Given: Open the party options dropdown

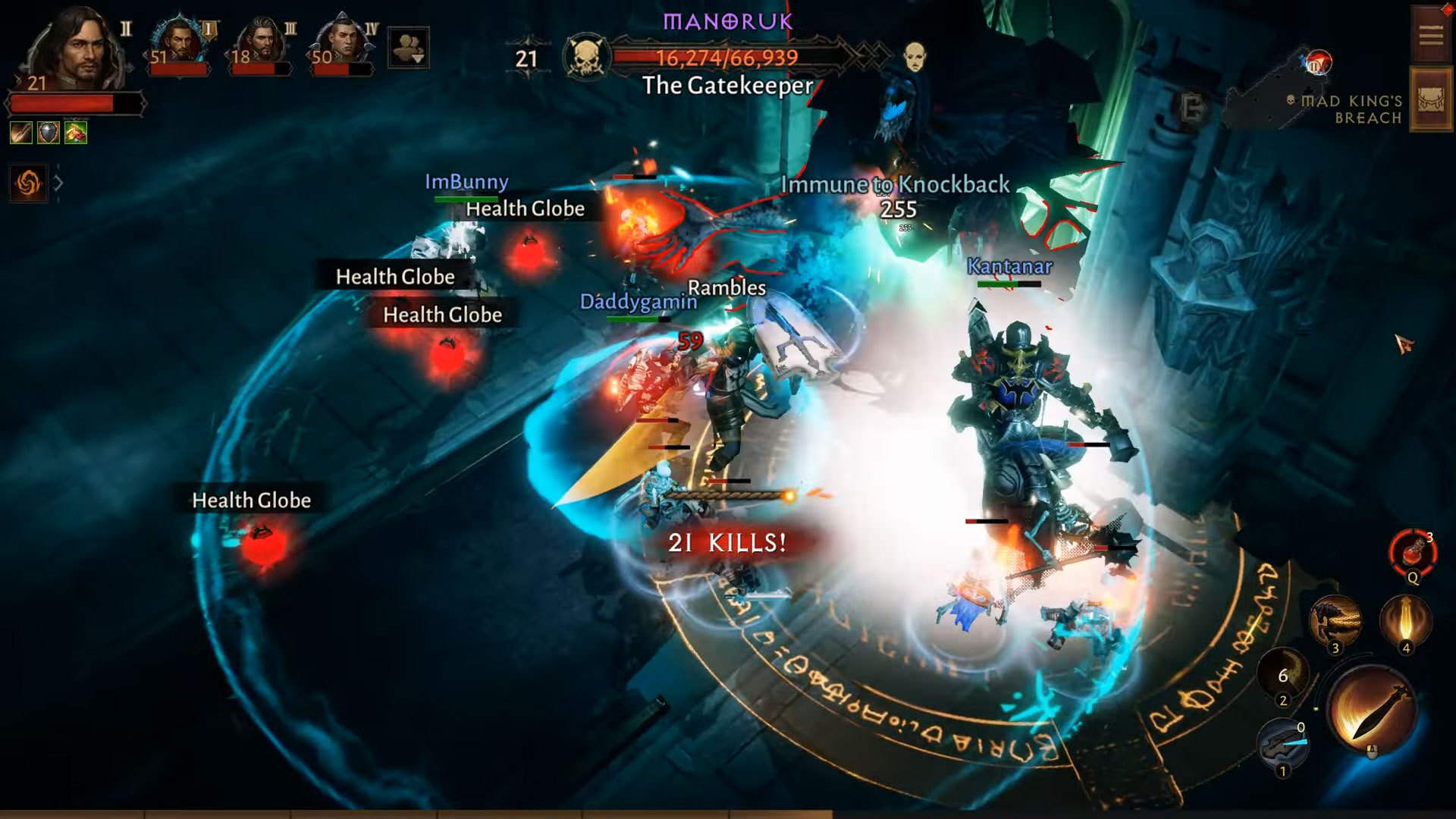Looking at the screenshot, I should (x=408, y=48).
